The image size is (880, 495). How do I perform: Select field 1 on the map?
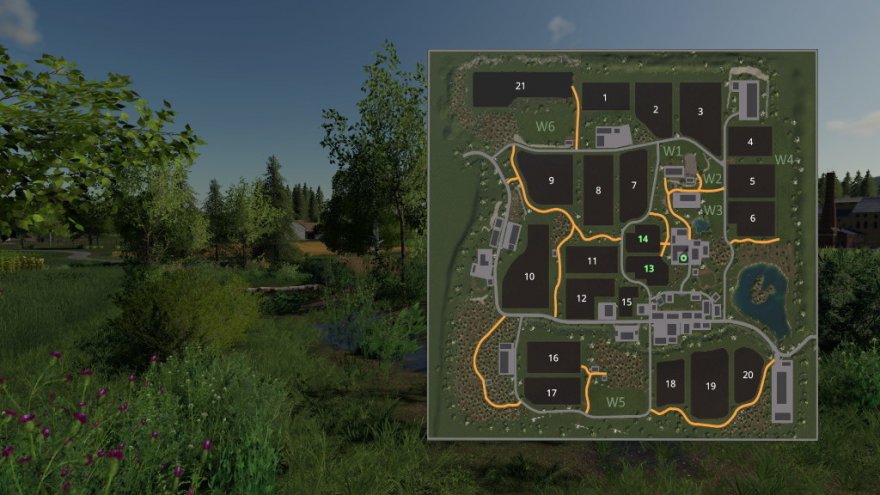[x=606, y=96]
